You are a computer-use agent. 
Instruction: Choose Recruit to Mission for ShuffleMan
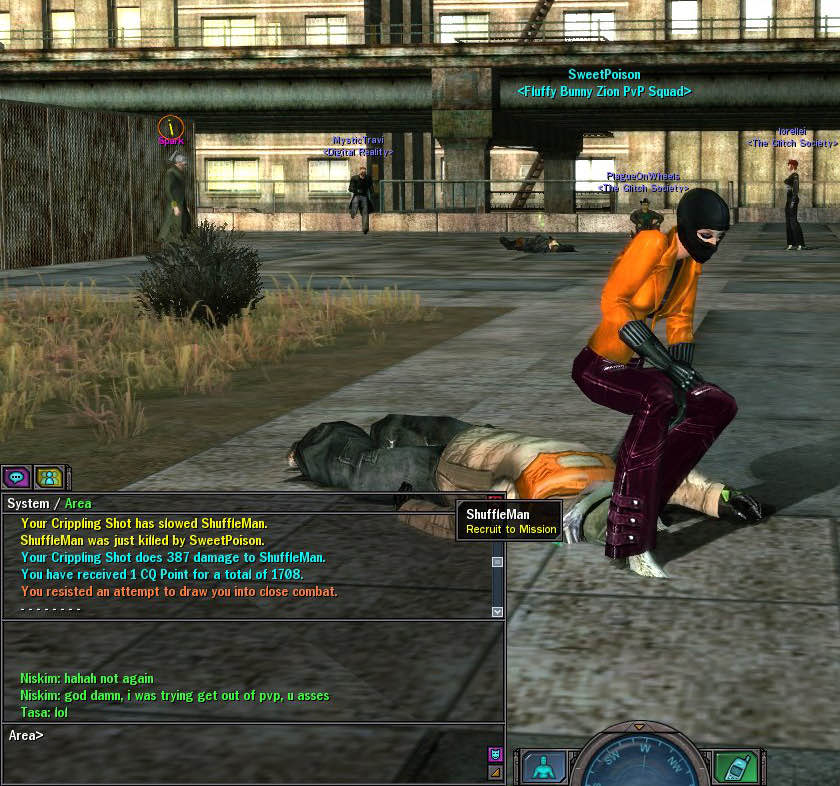(511, 529)
